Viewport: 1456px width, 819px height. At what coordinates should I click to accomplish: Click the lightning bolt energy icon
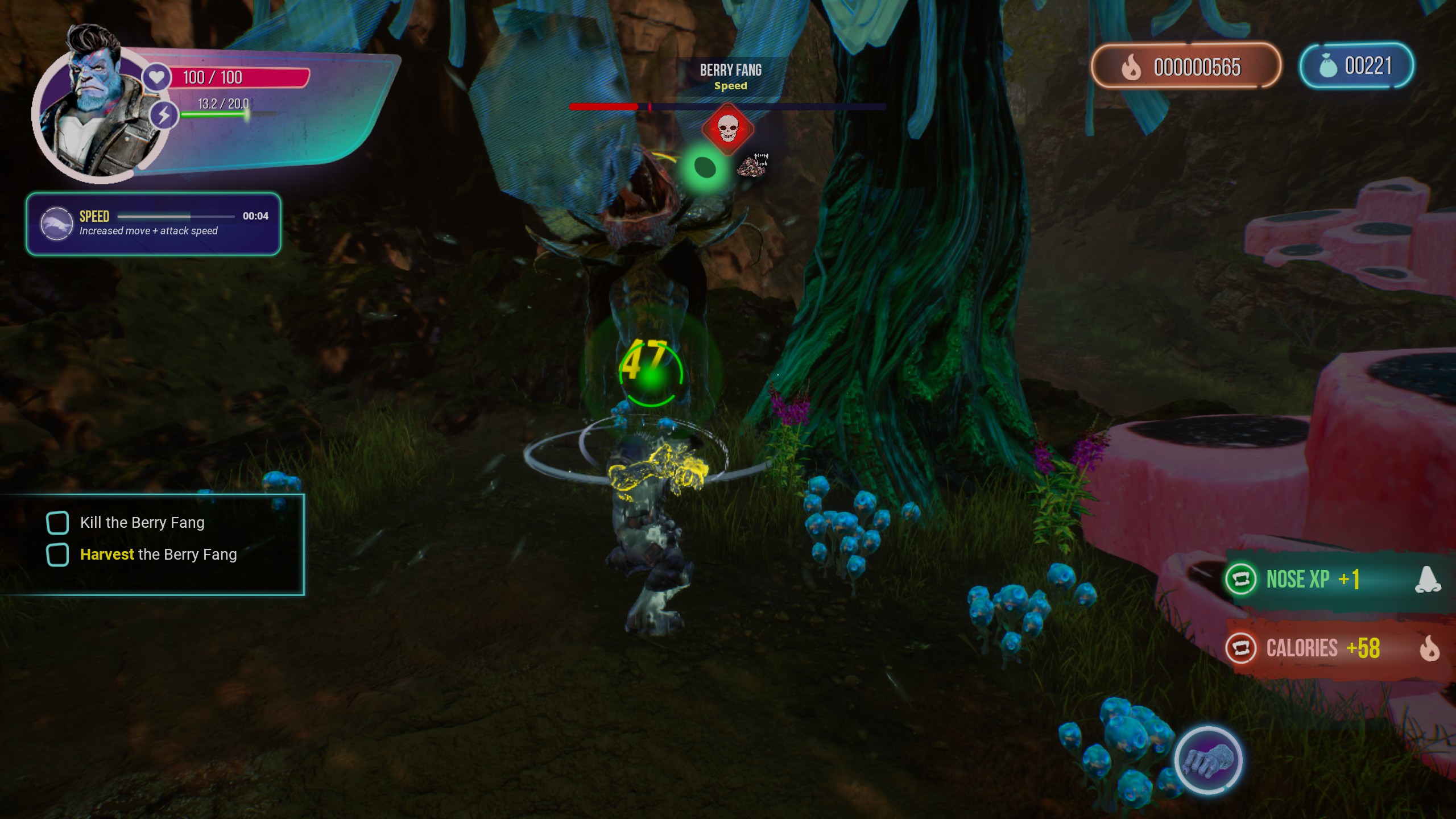(x=164, y=115)
